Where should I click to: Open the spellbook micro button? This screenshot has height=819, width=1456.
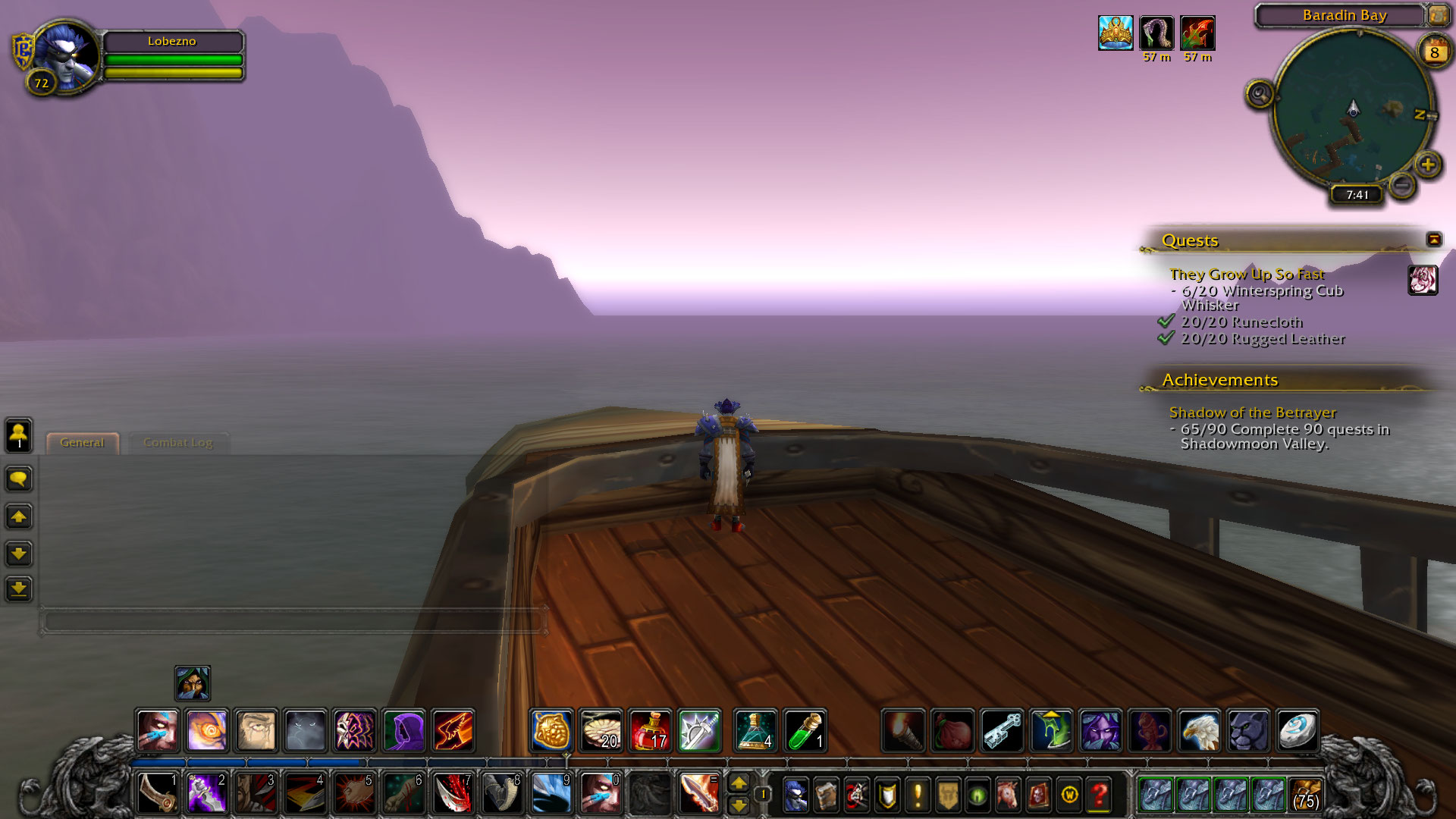(x=826, y=795)
